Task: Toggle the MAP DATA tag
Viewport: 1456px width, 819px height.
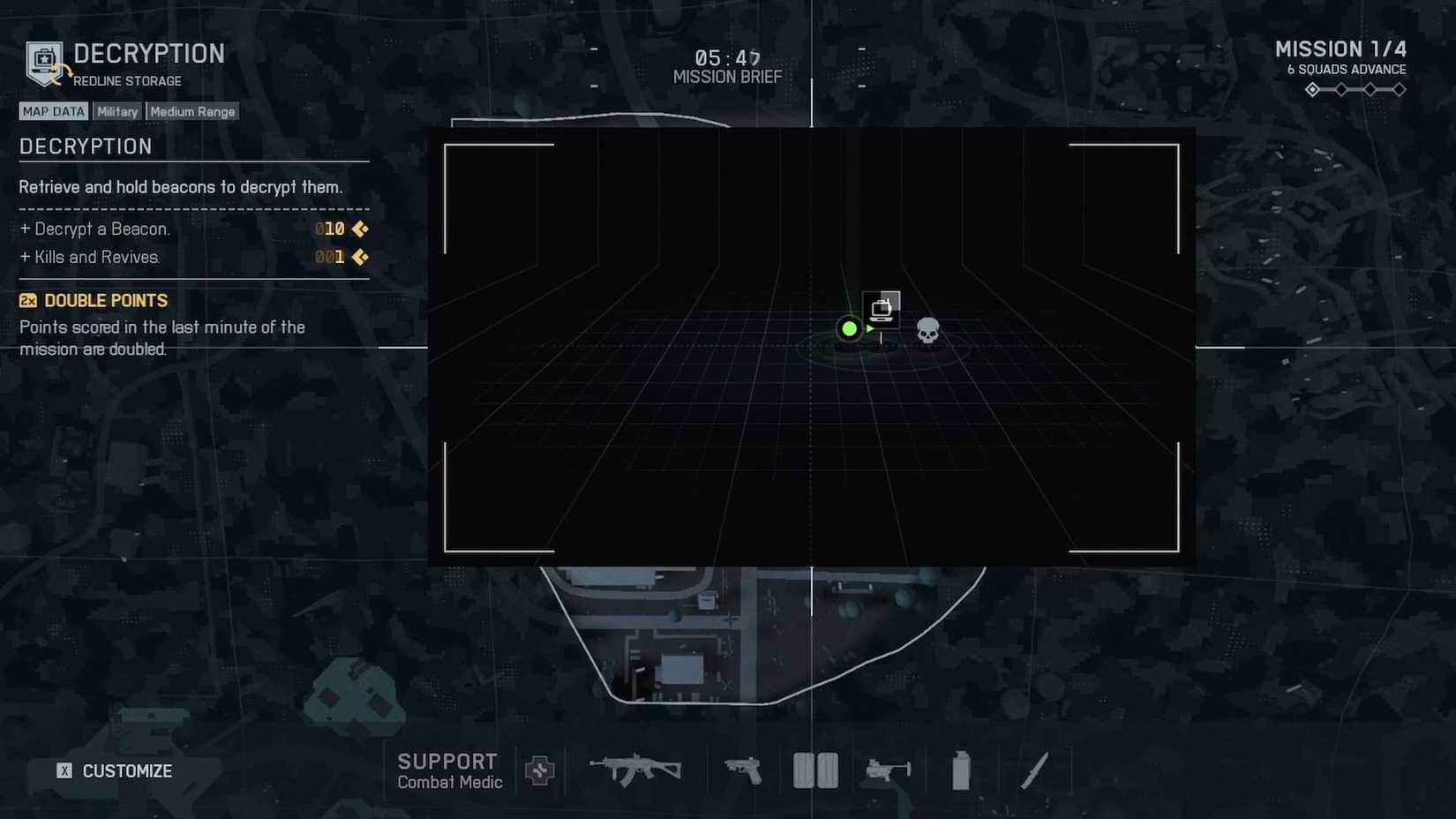Action: (53, 110)
